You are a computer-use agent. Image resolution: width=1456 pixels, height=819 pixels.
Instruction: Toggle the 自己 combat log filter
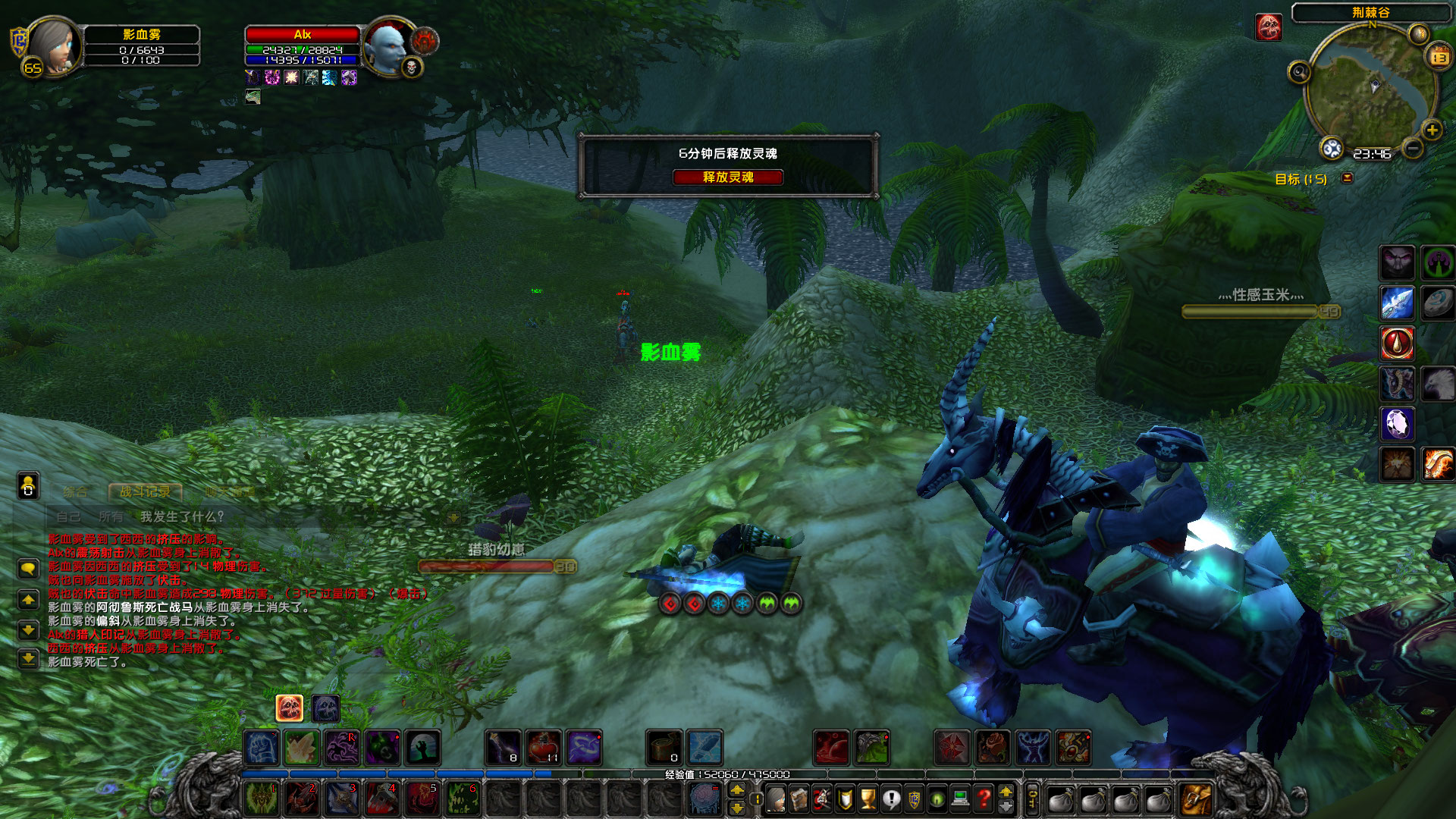coord(70,517)
